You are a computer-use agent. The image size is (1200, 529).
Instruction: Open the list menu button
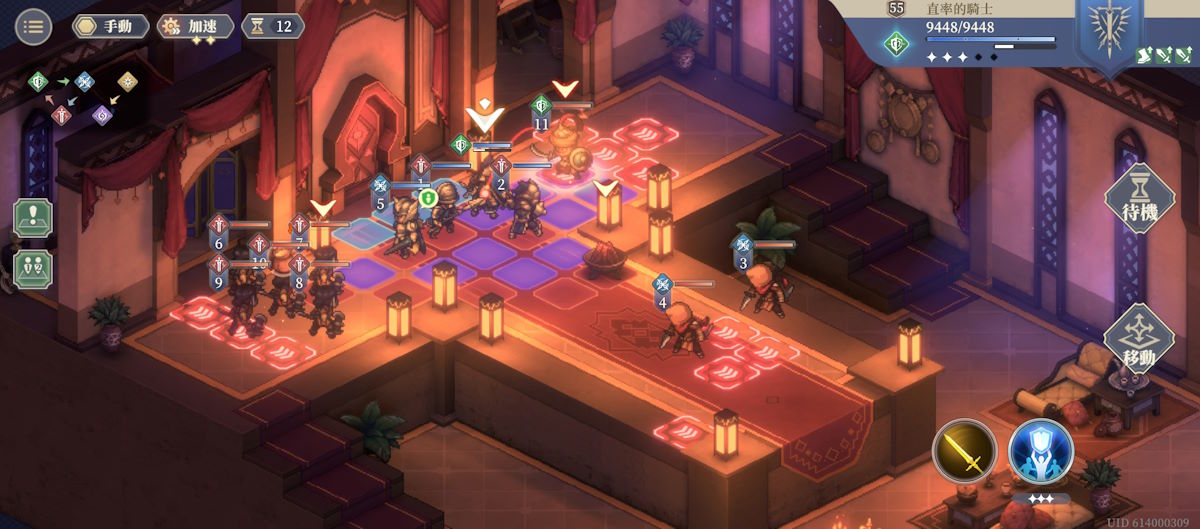[34, 26]
